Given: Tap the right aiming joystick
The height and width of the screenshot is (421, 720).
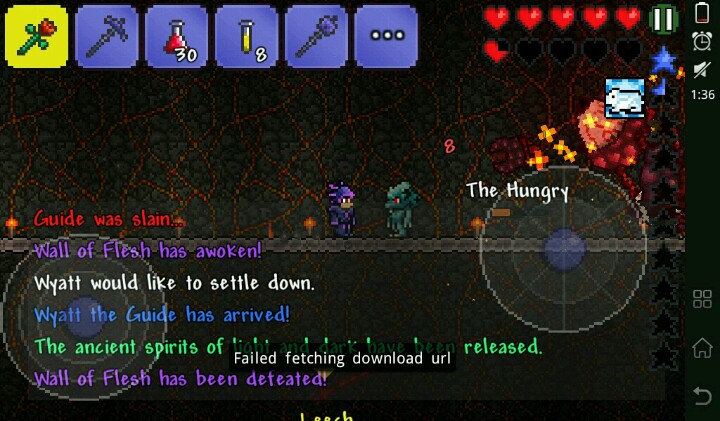Looking at the screenshot, I should pos(563,248).
